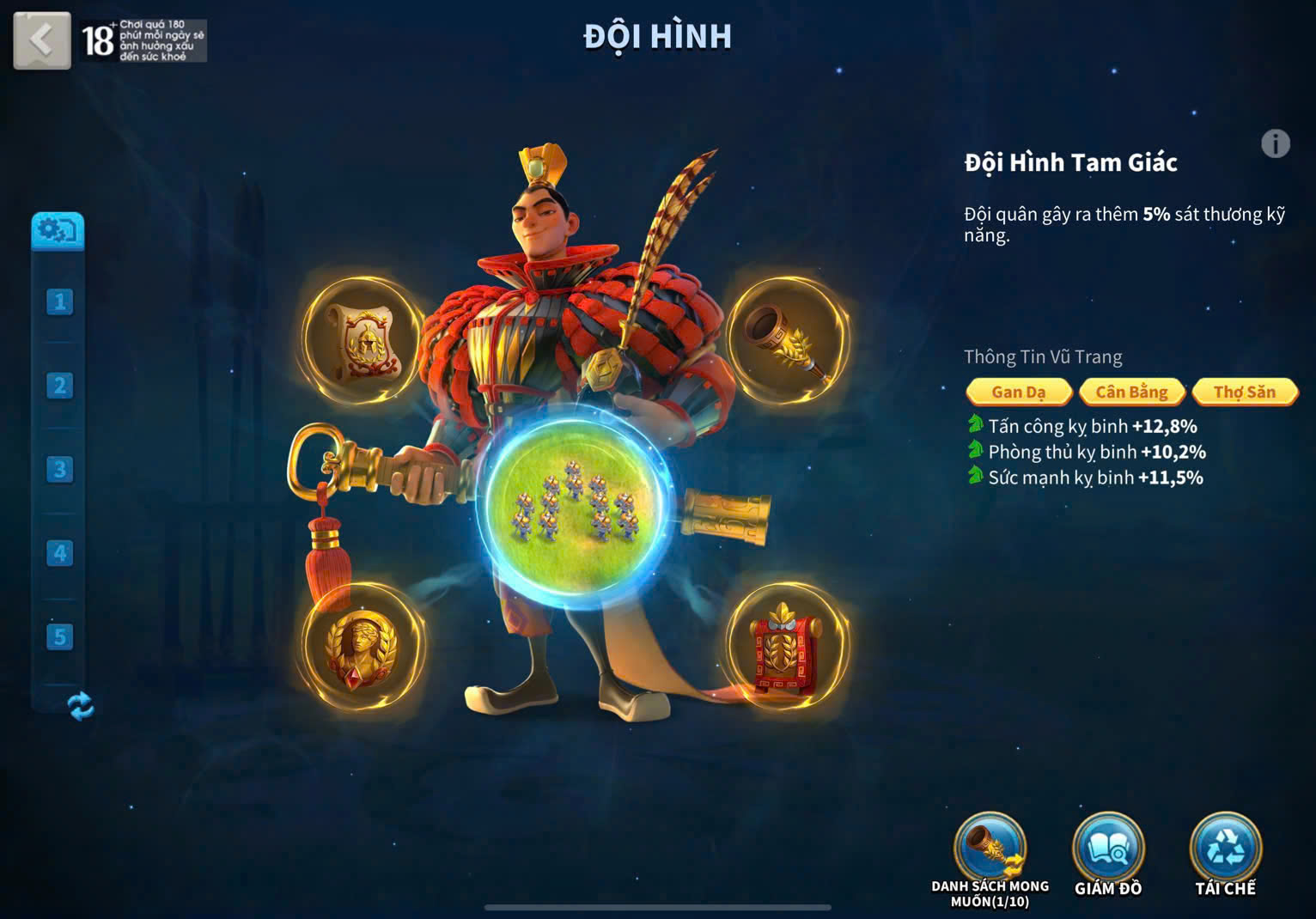Click the blue refresh arrows icon
The image size is (1316, 919).
point(80,706)
